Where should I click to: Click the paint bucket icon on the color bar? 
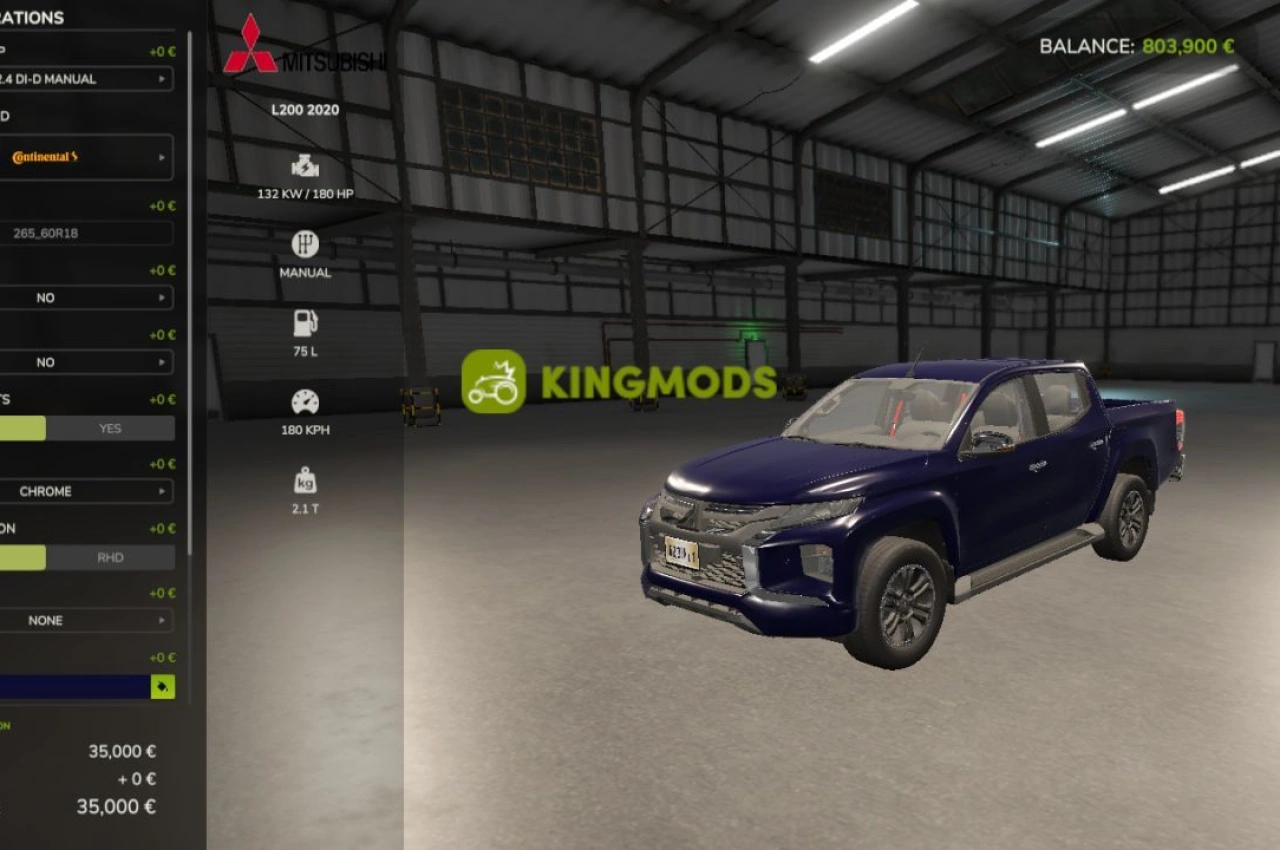click(x=163, y=687)
